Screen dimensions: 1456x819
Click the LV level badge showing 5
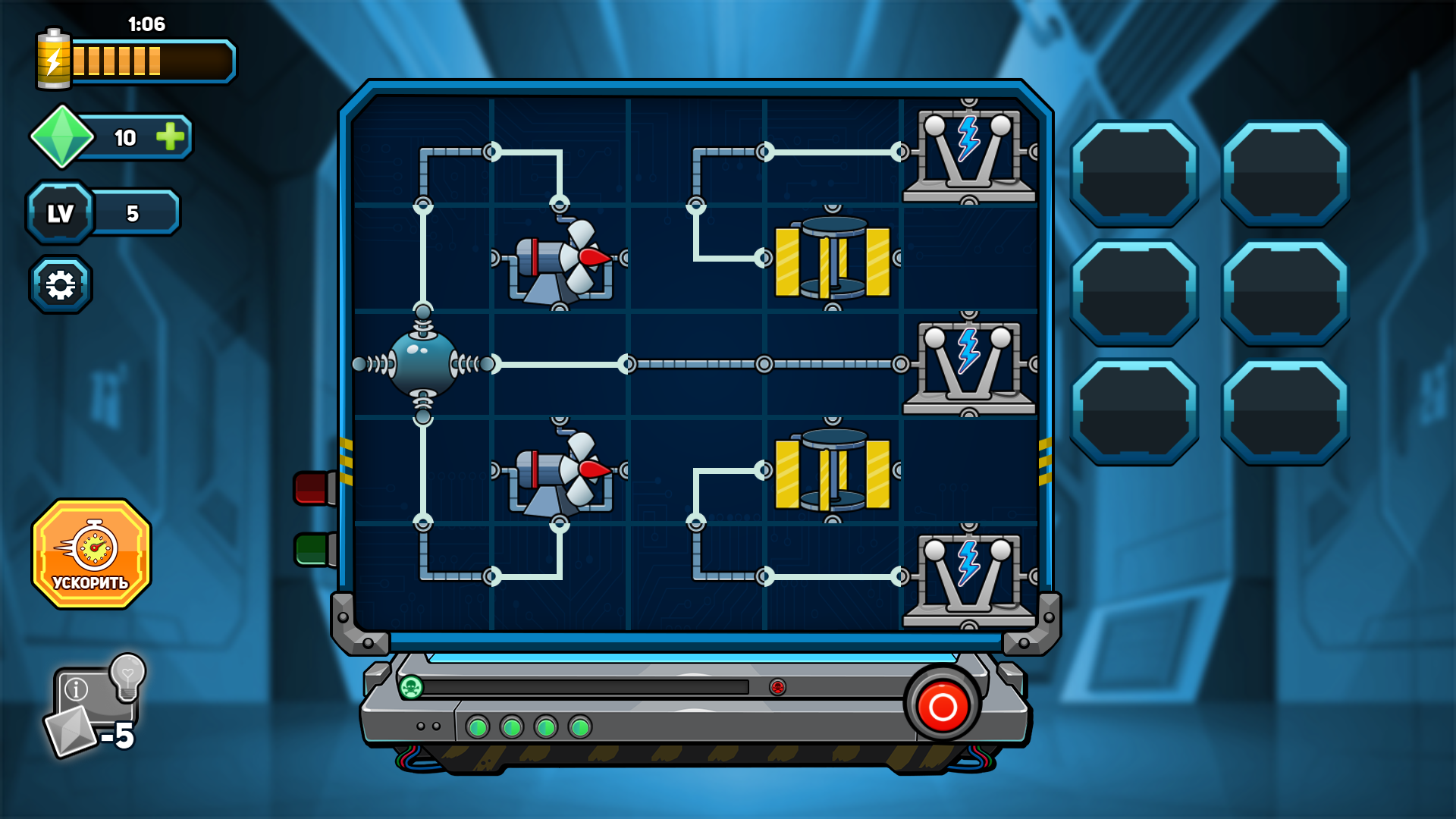59,212
